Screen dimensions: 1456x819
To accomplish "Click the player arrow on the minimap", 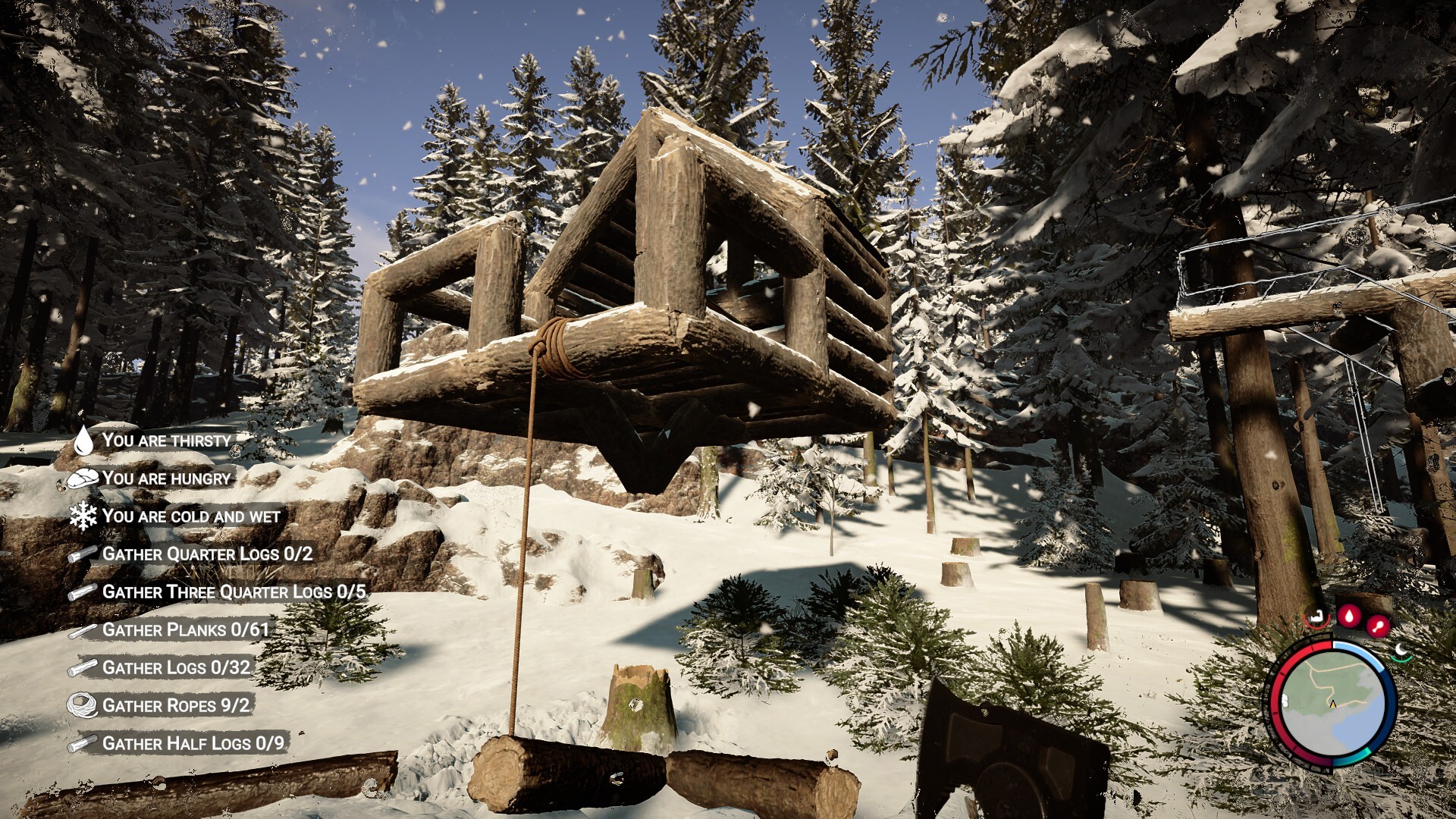I will click(x=1332, y=704).
